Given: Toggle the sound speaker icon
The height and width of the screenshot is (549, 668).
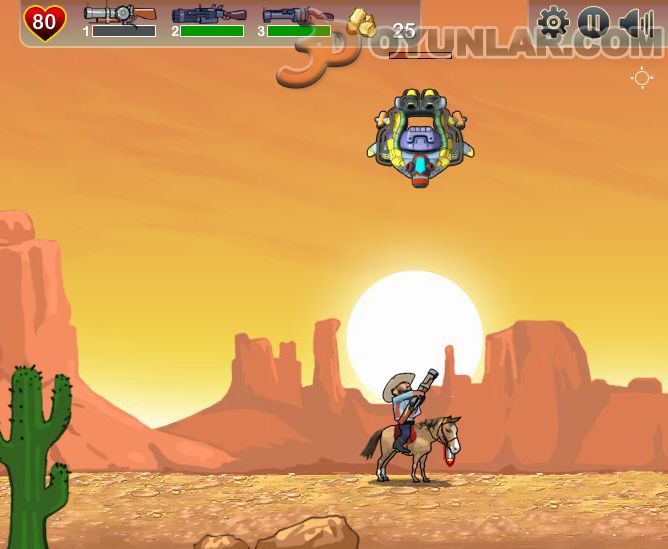Looking at the screenshot, I should [635, 22].
